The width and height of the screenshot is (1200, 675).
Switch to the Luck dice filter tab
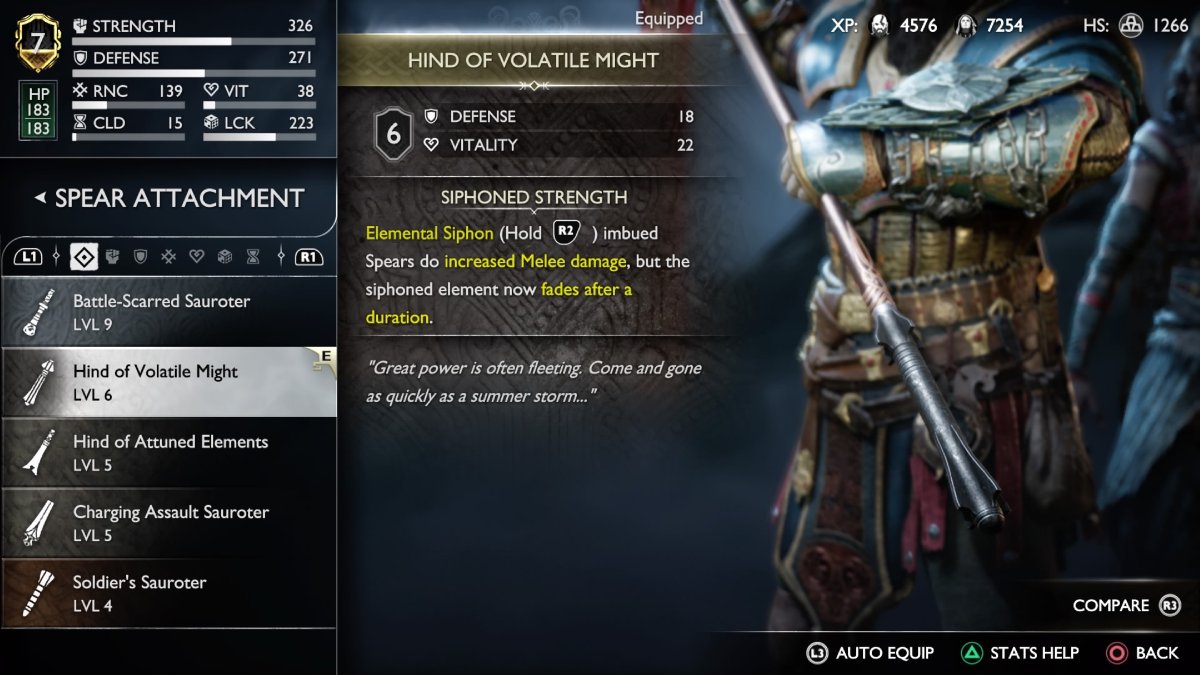(225, 257)
